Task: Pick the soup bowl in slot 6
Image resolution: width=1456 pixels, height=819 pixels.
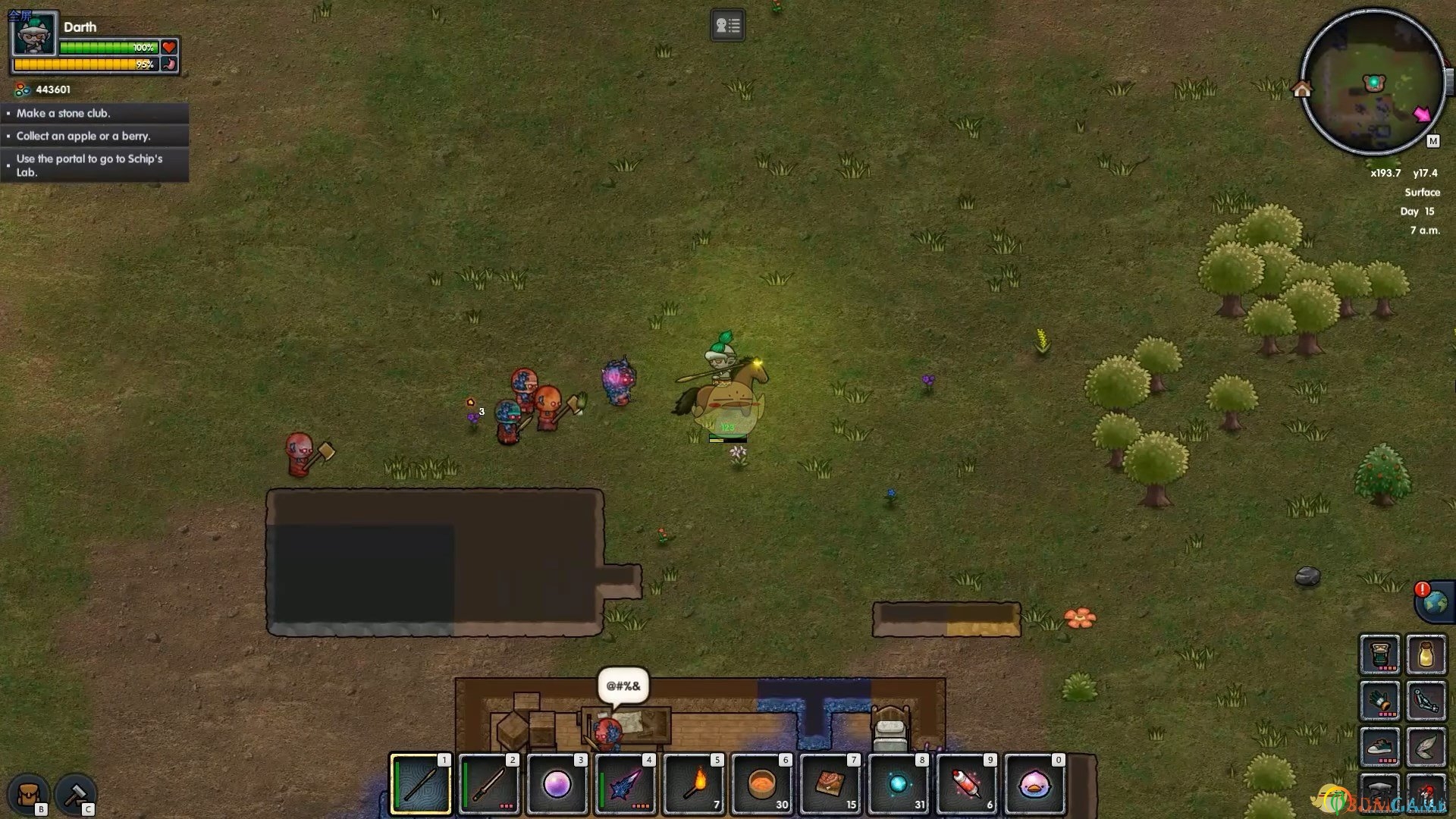Action: pyautogui.click(x=762, y=784)
